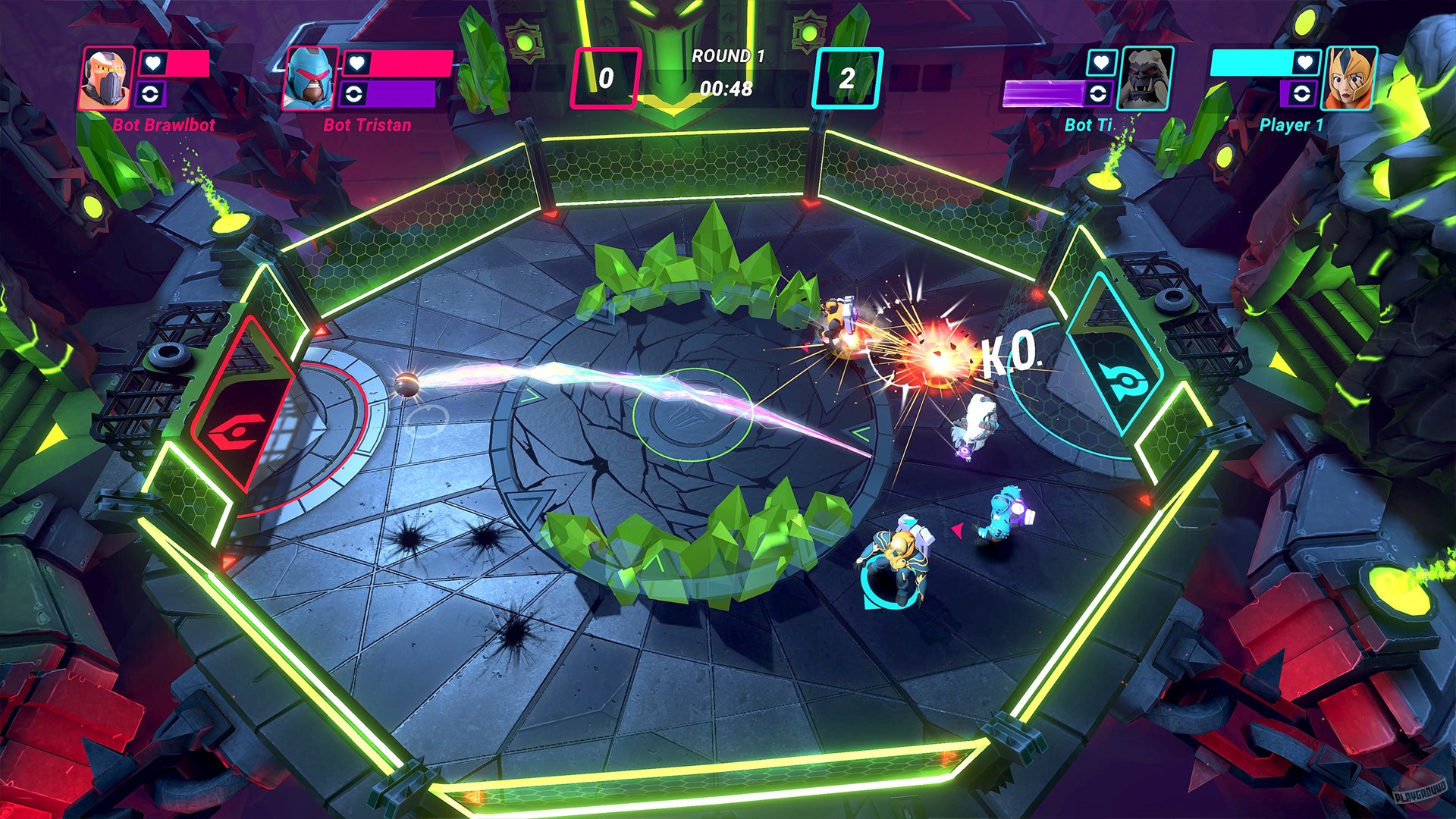Click the heart icon on Bot Brawlbot's health bar

click(x=152, y=63)
